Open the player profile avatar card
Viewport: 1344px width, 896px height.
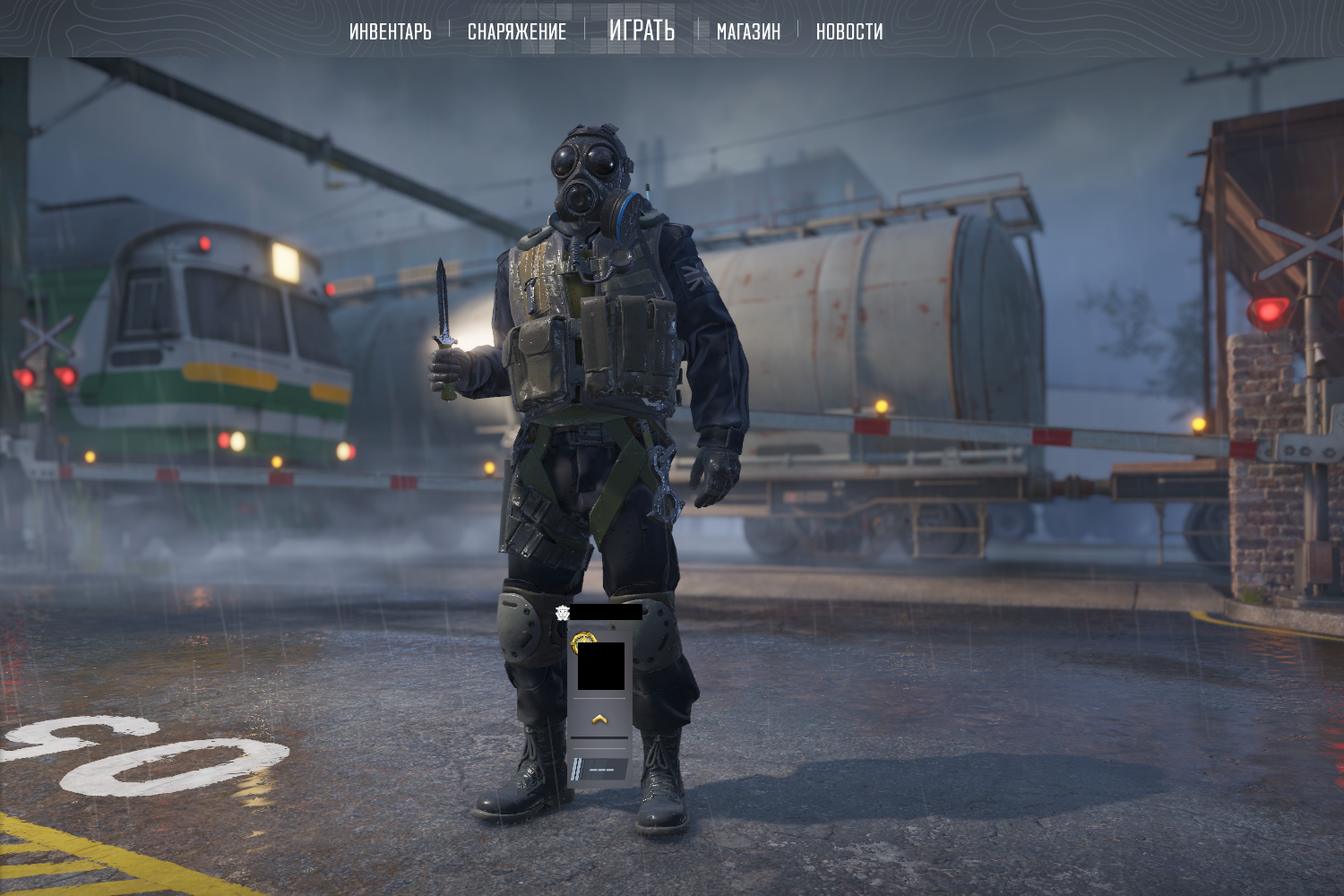[600, 666]
